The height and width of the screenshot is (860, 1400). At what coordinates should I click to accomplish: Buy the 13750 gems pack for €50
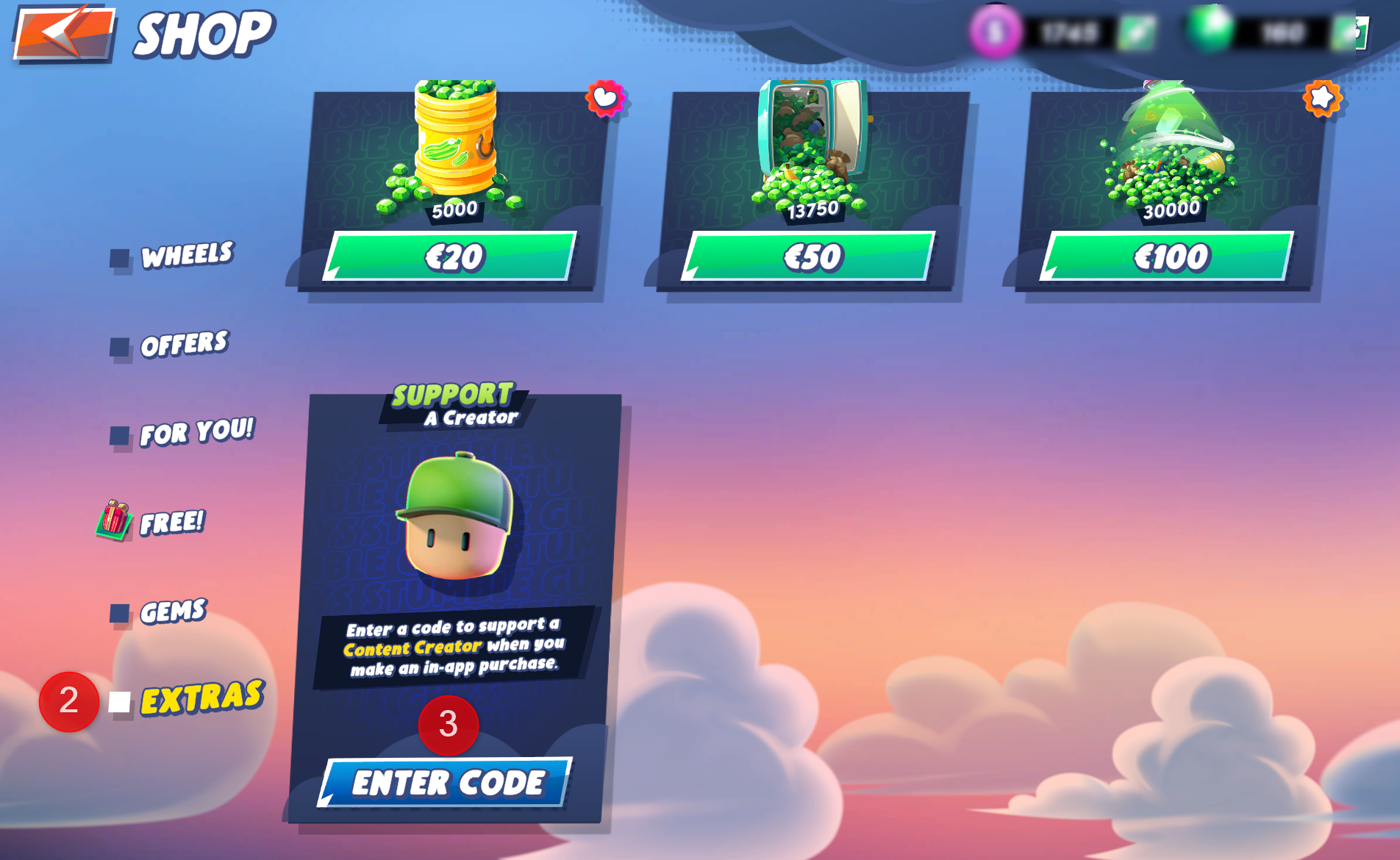811,257
